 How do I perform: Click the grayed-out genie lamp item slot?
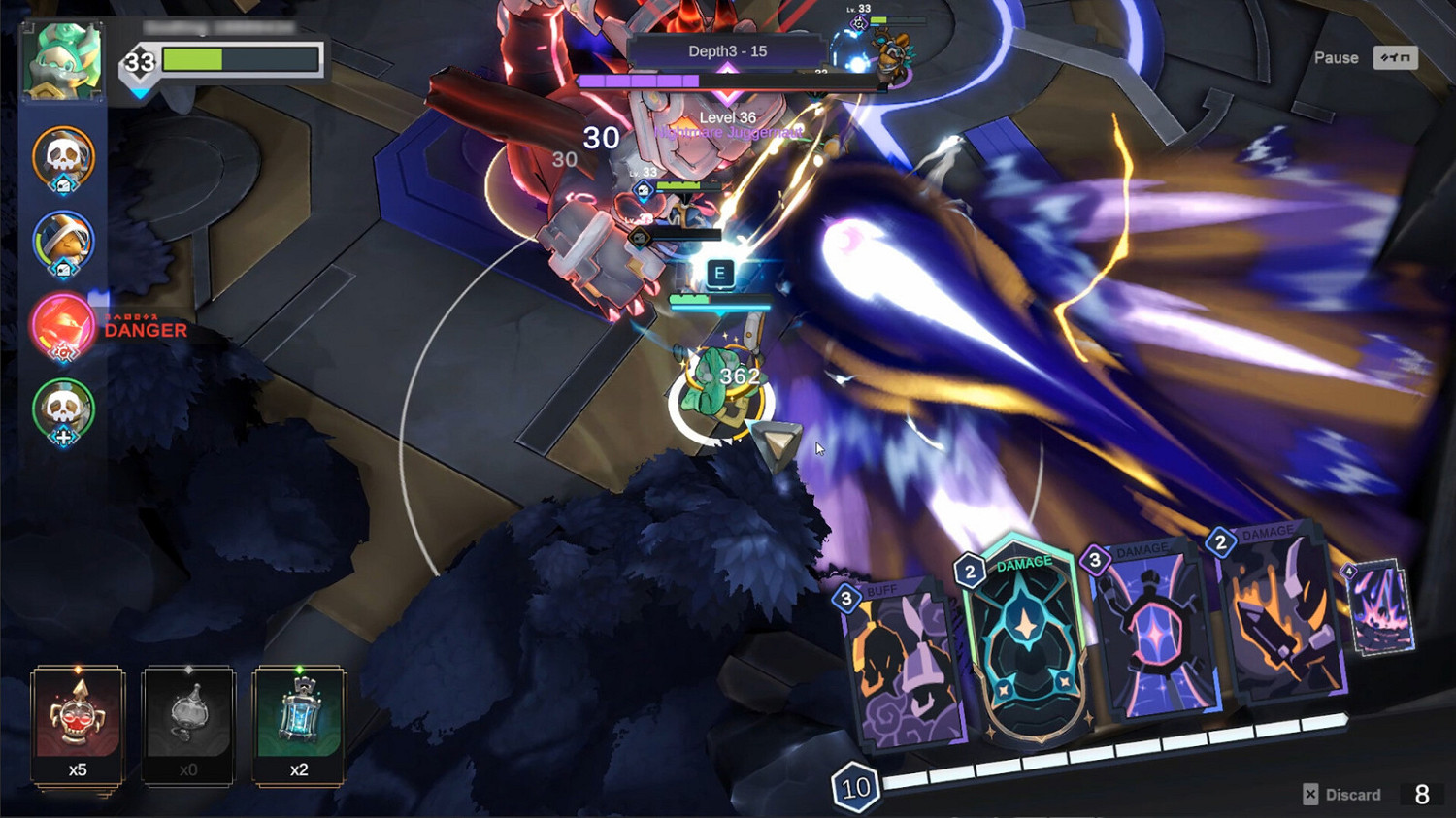(187, 718)
